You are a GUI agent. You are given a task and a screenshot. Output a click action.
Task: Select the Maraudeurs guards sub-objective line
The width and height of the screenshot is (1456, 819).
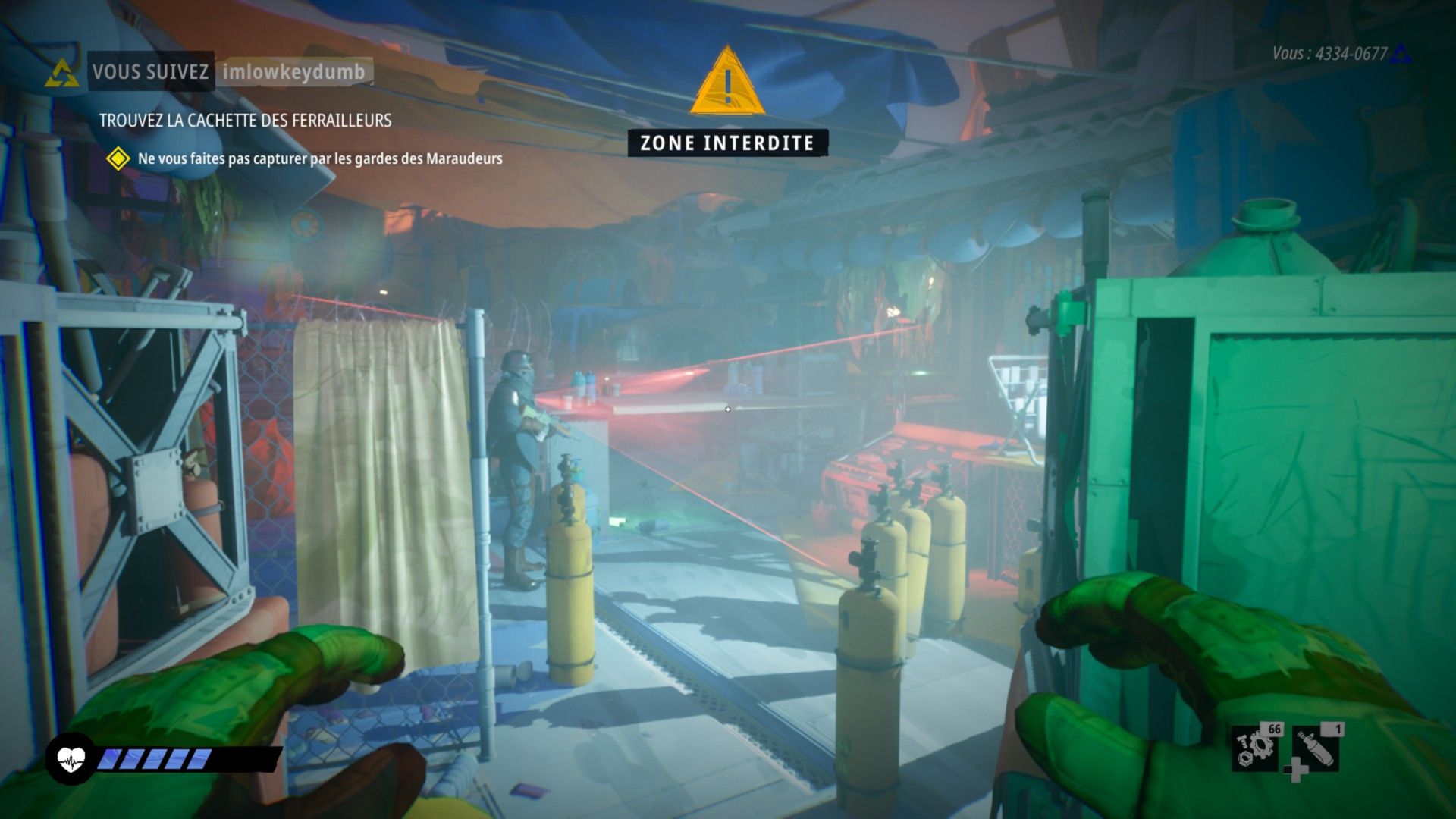point(319,158)
